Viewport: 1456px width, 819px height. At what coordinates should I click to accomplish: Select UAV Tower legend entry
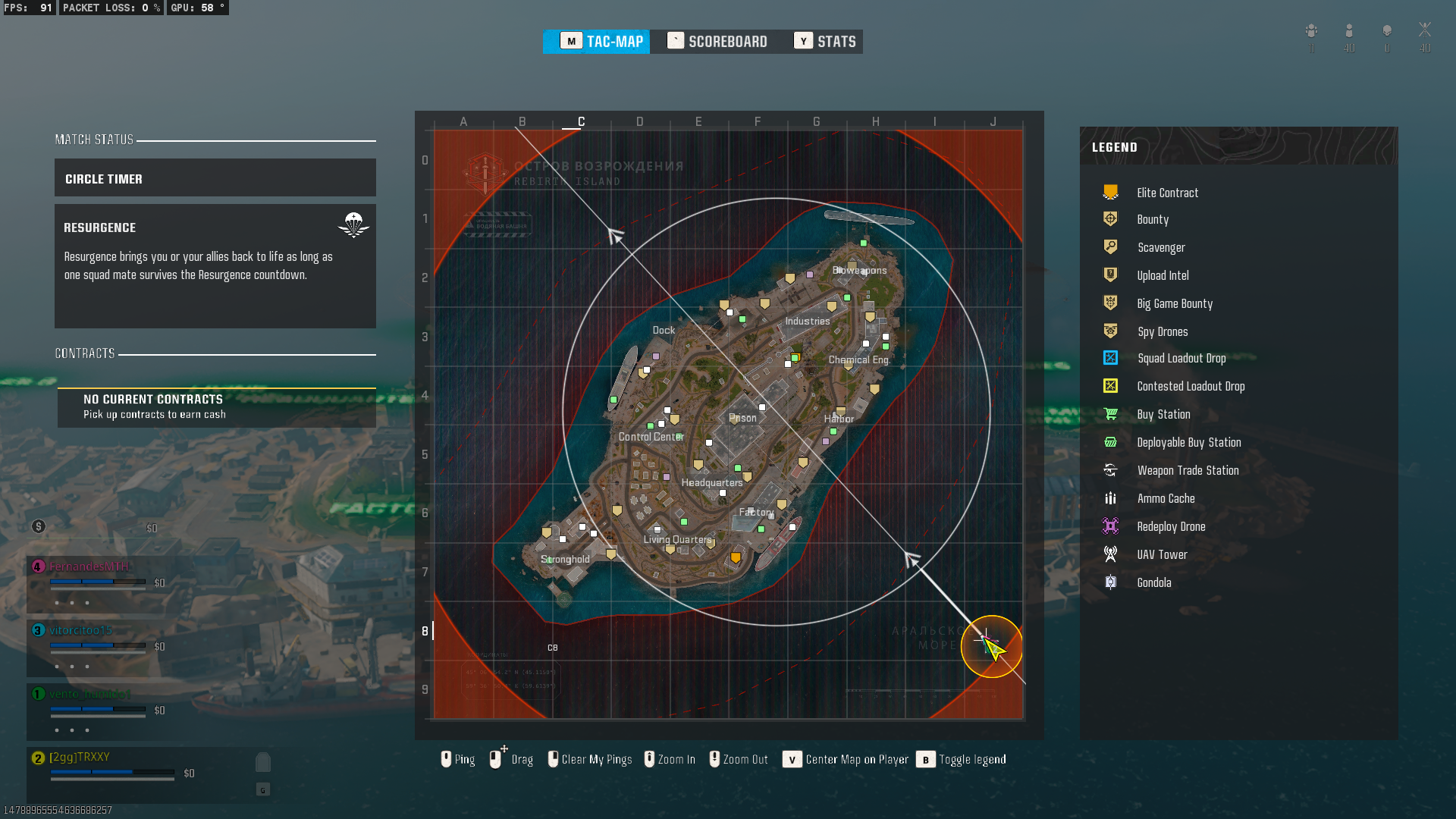pos(1162,555)
